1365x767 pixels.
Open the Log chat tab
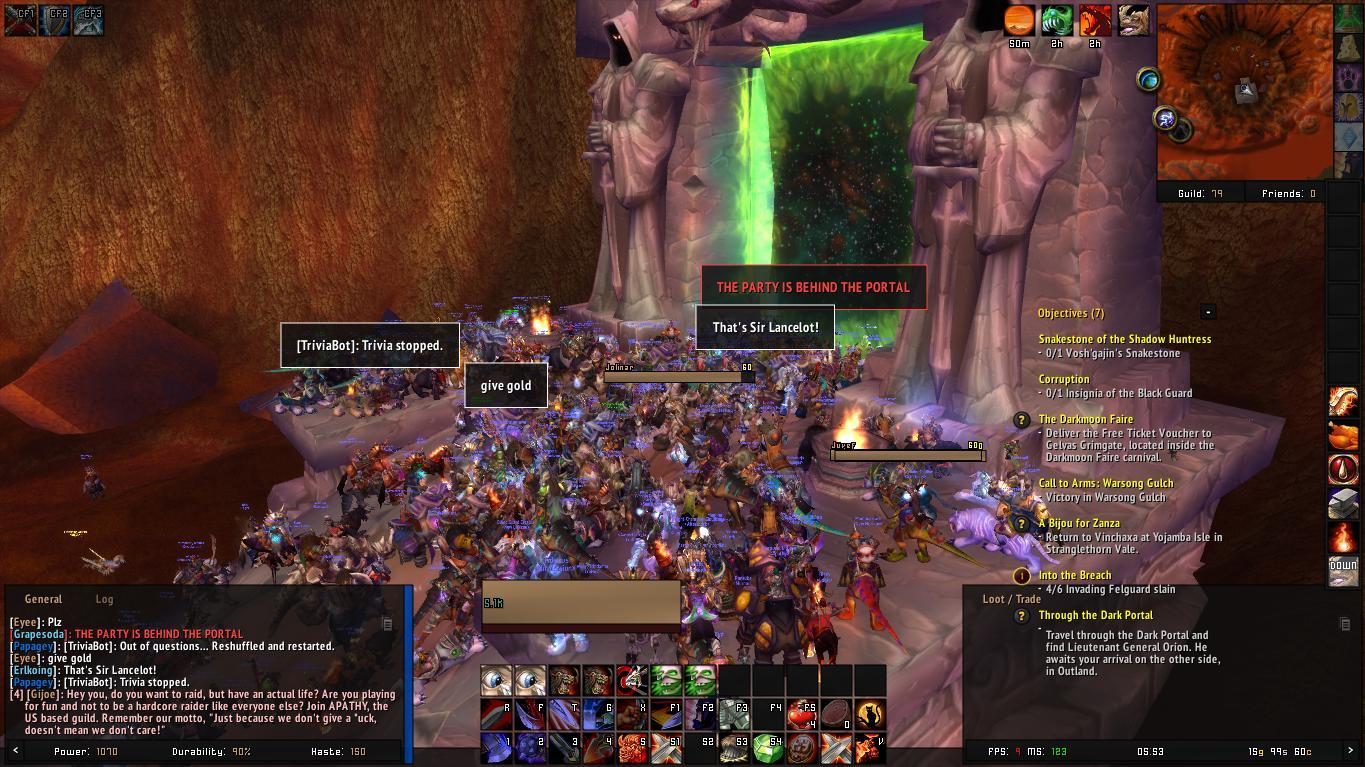[x=104, y=599]
